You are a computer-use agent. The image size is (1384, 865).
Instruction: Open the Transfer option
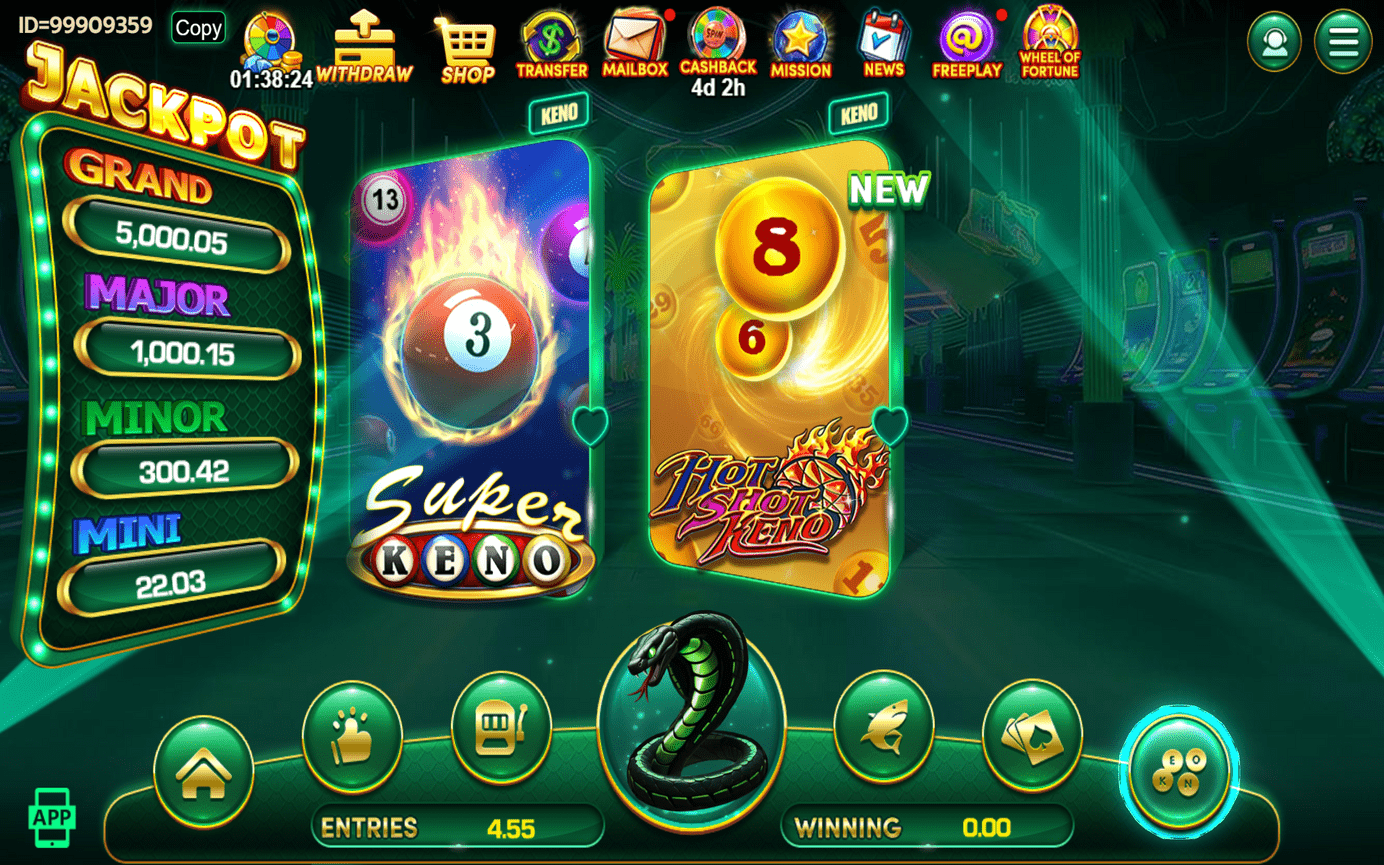[x=551, y=45]
